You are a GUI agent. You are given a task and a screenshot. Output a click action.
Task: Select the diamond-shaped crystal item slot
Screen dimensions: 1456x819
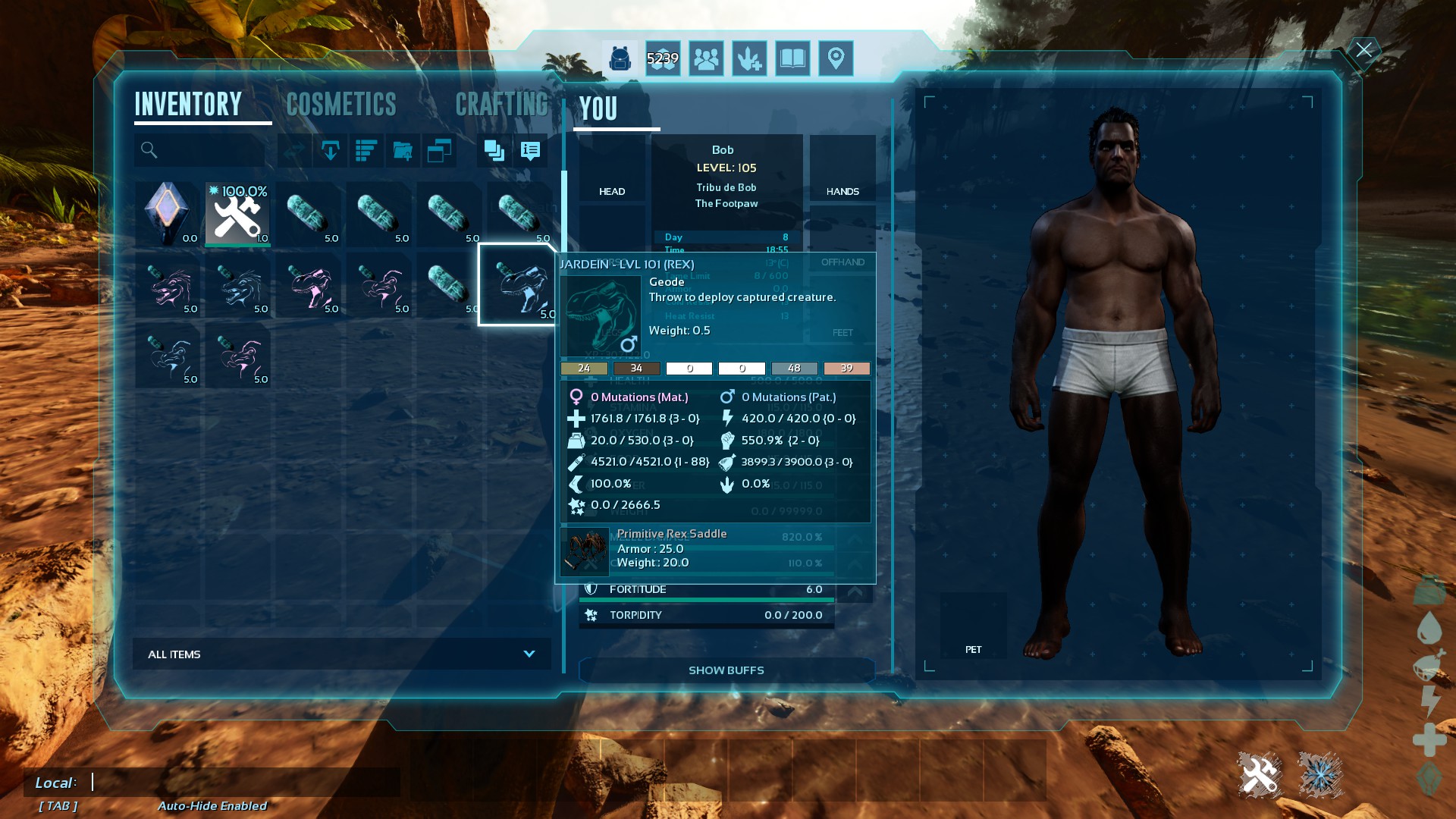pyautogui.click(x=168, y=214)
